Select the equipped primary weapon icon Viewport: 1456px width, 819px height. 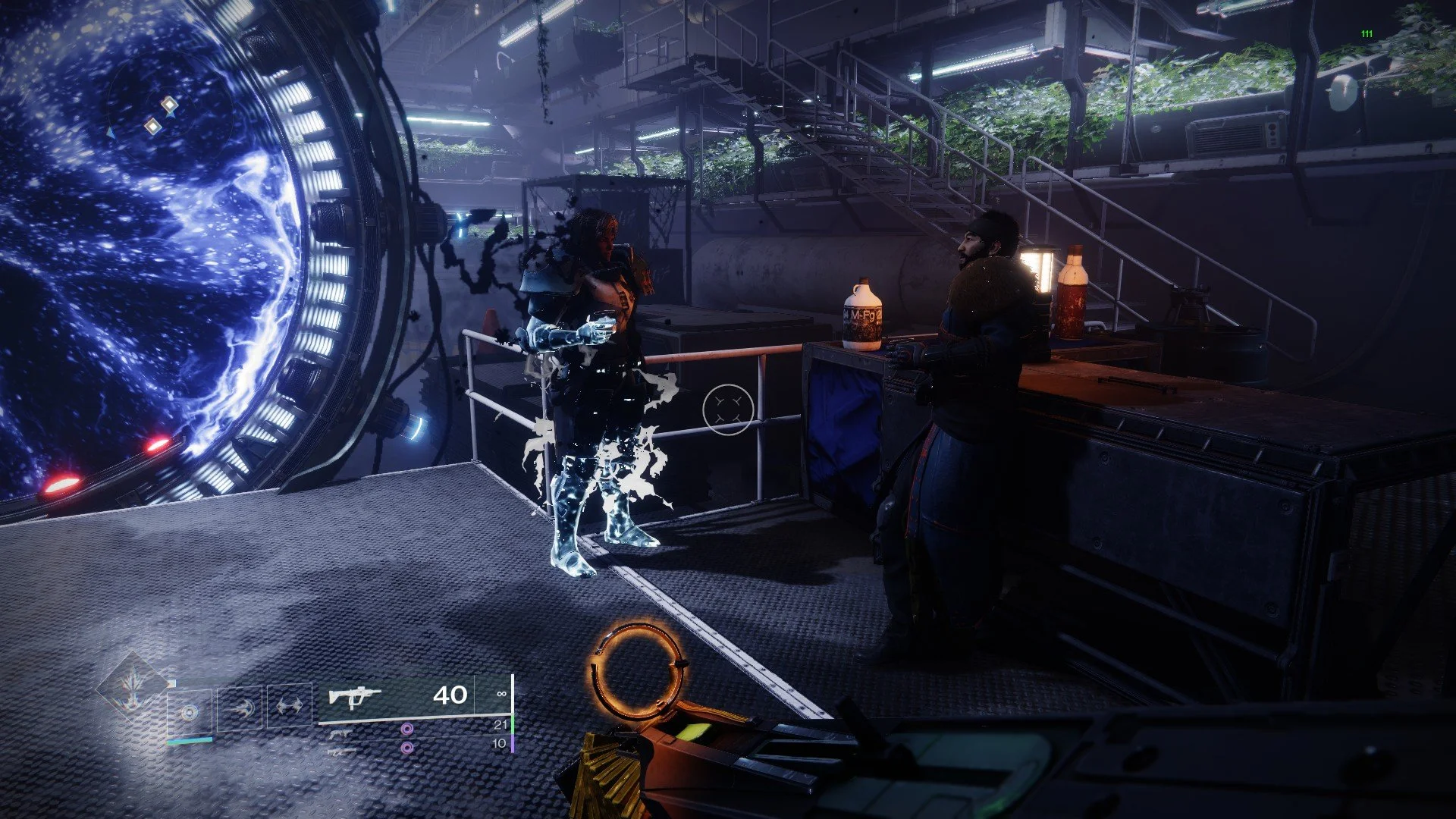tap(354, 695)
